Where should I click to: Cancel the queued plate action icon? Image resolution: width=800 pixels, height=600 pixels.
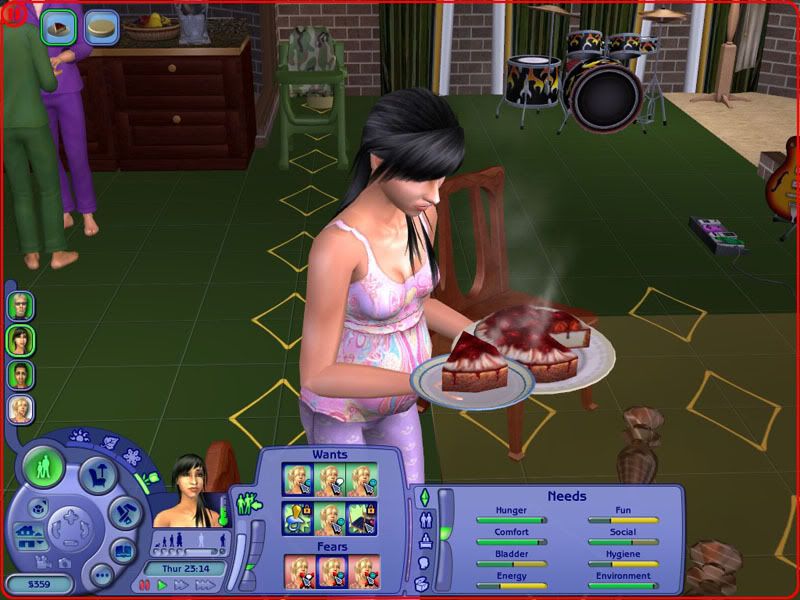point(100,27)
